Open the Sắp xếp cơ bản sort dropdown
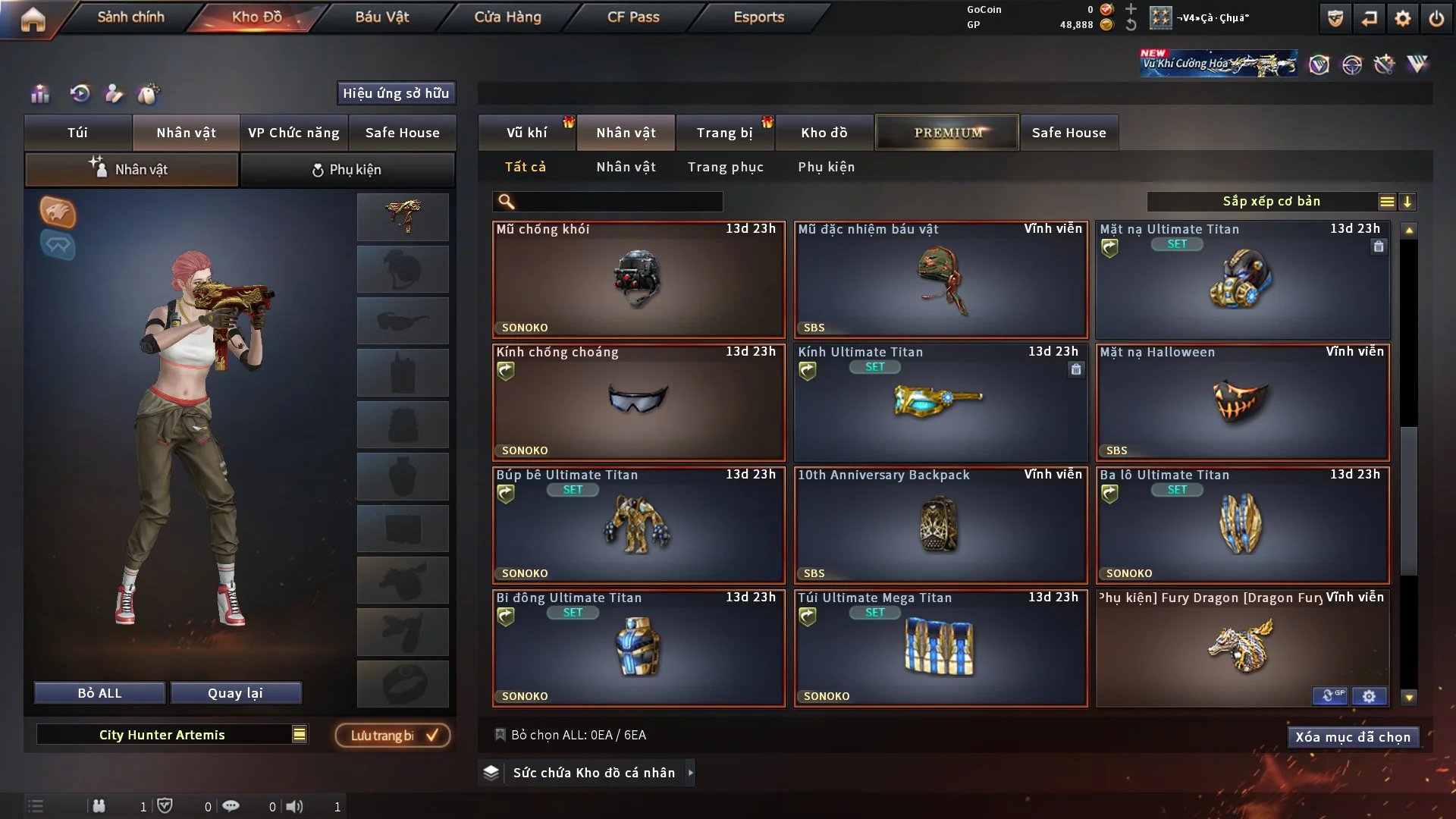 [x=1271, y=202]
